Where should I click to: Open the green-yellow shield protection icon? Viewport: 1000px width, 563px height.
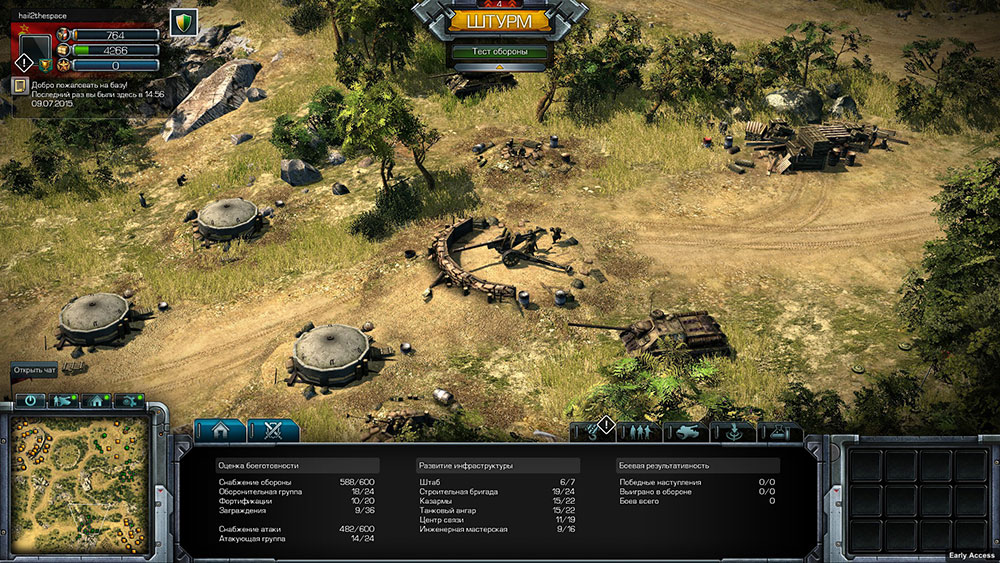[183, 23]
